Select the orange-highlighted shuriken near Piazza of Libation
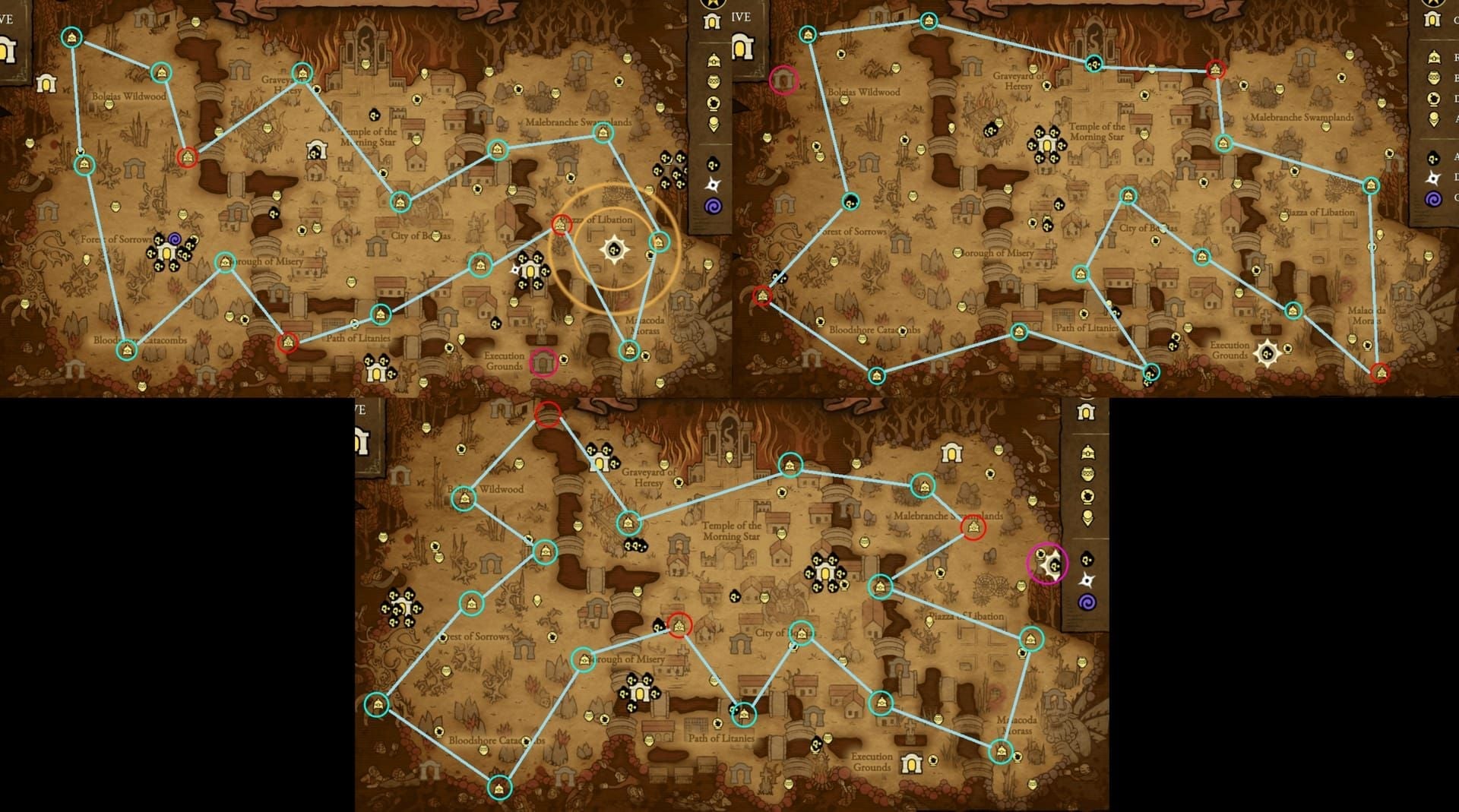Screen dimensions: 1459x812 pos(614,248)
